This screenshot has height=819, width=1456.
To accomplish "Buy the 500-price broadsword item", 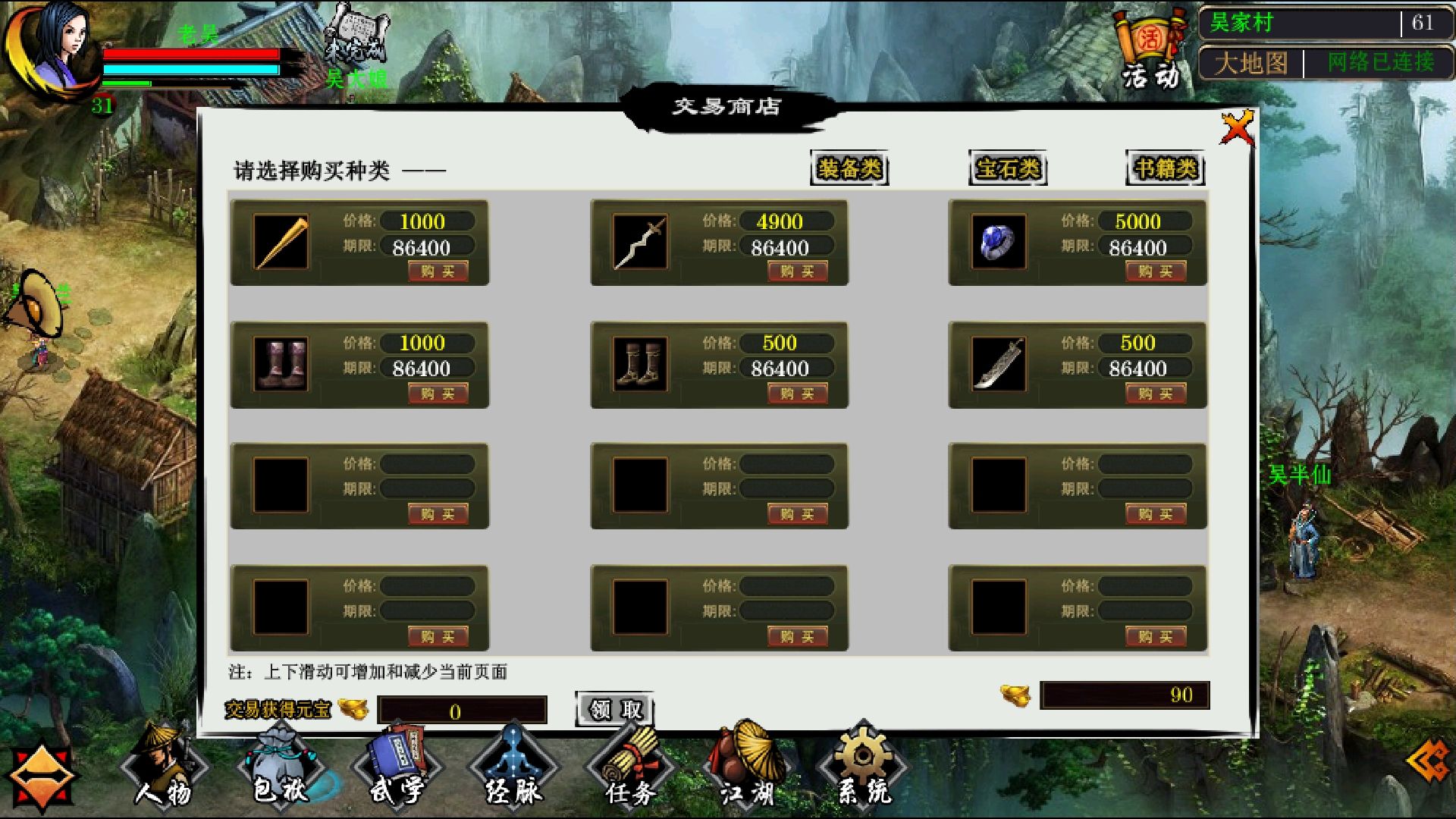I will coord(1156,393).
